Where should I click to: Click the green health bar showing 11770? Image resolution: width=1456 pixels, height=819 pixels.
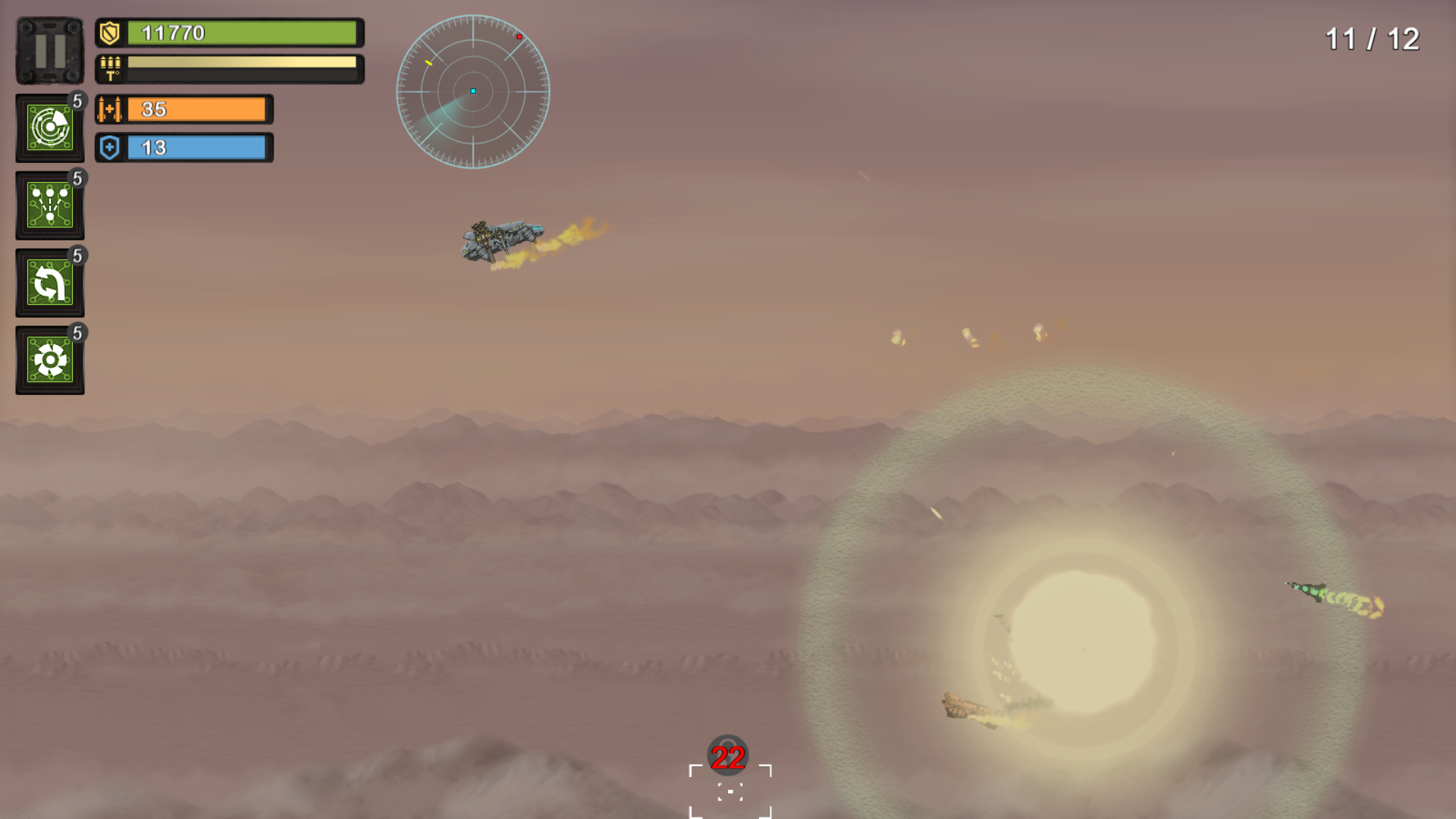(x=243, y=33)
